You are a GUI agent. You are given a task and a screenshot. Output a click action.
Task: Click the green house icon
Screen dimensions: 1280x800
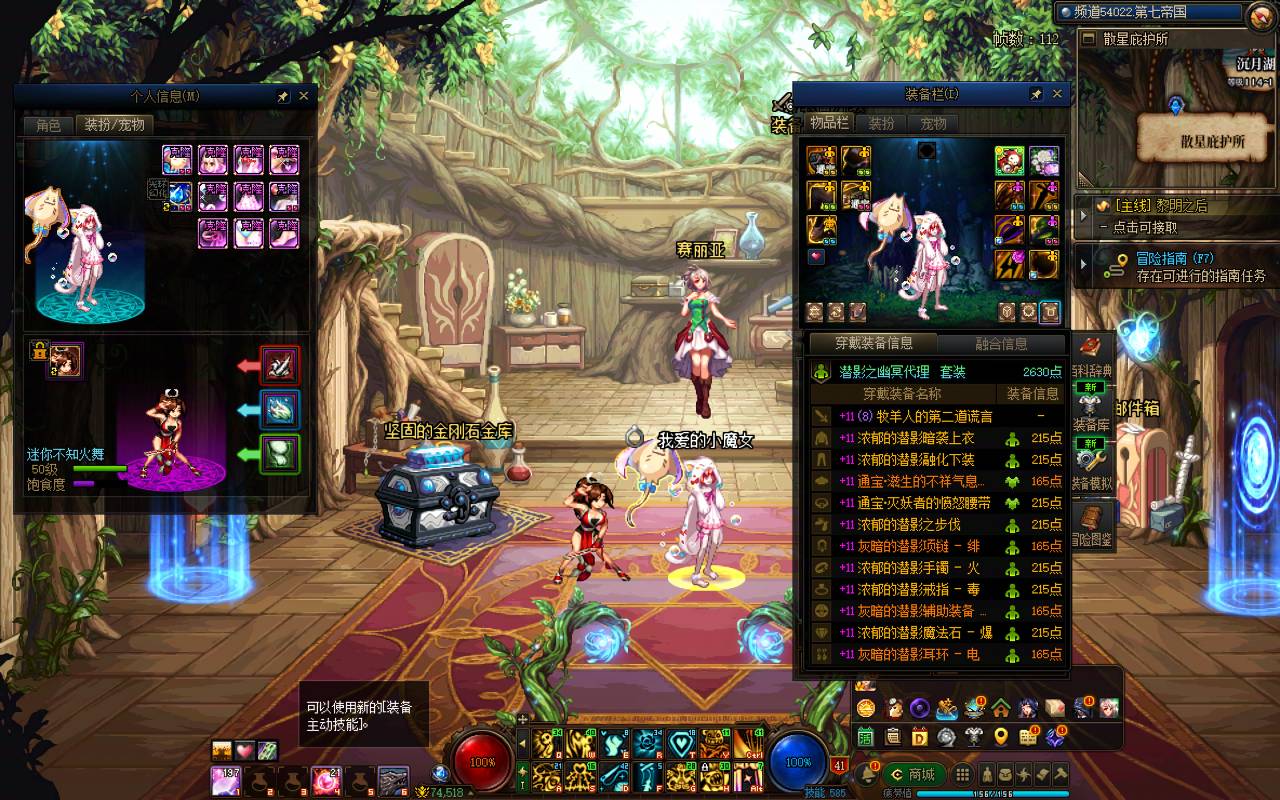pos(1000,708)
